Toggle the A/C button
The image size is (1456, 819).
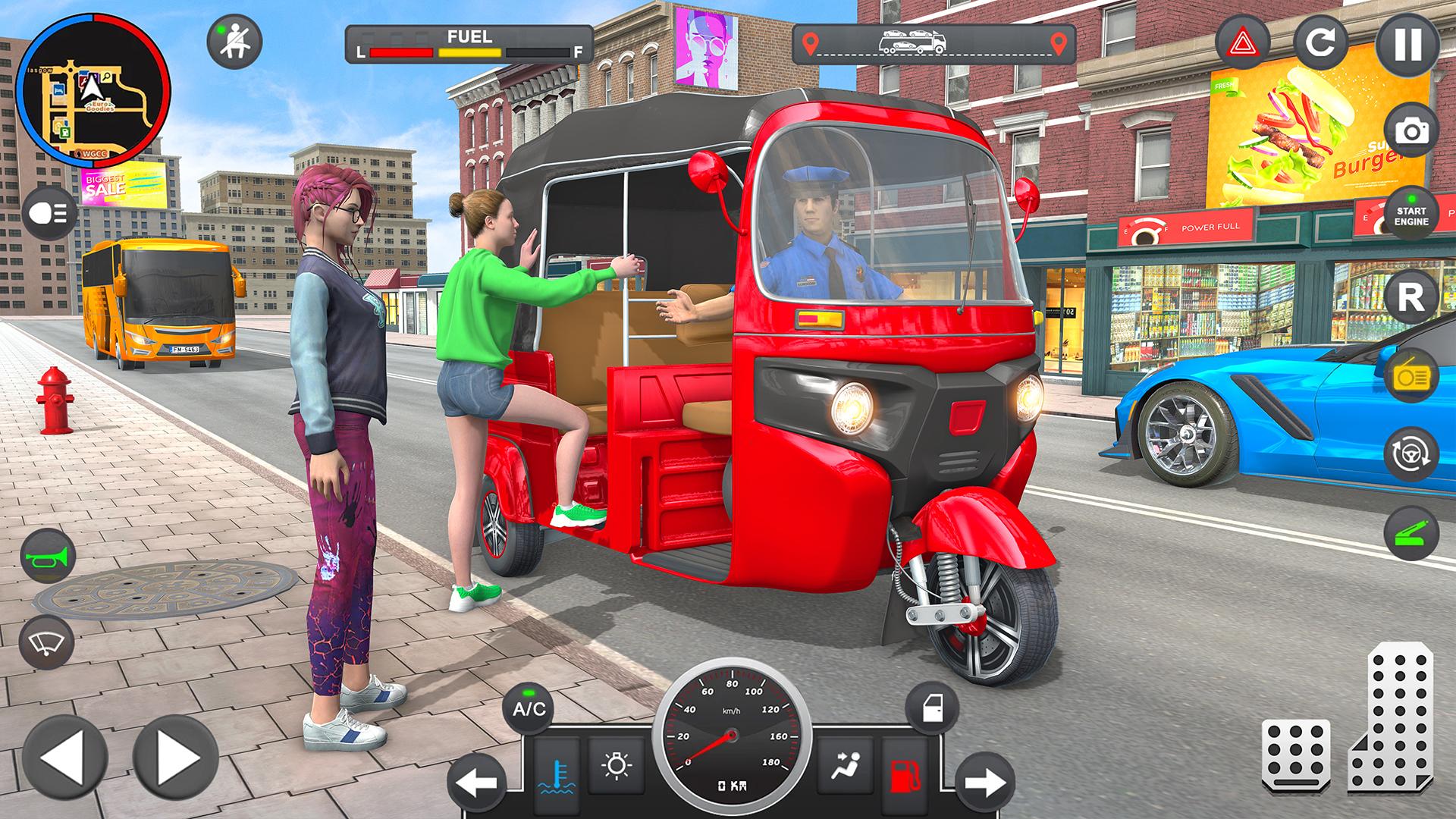pos(529,709)
